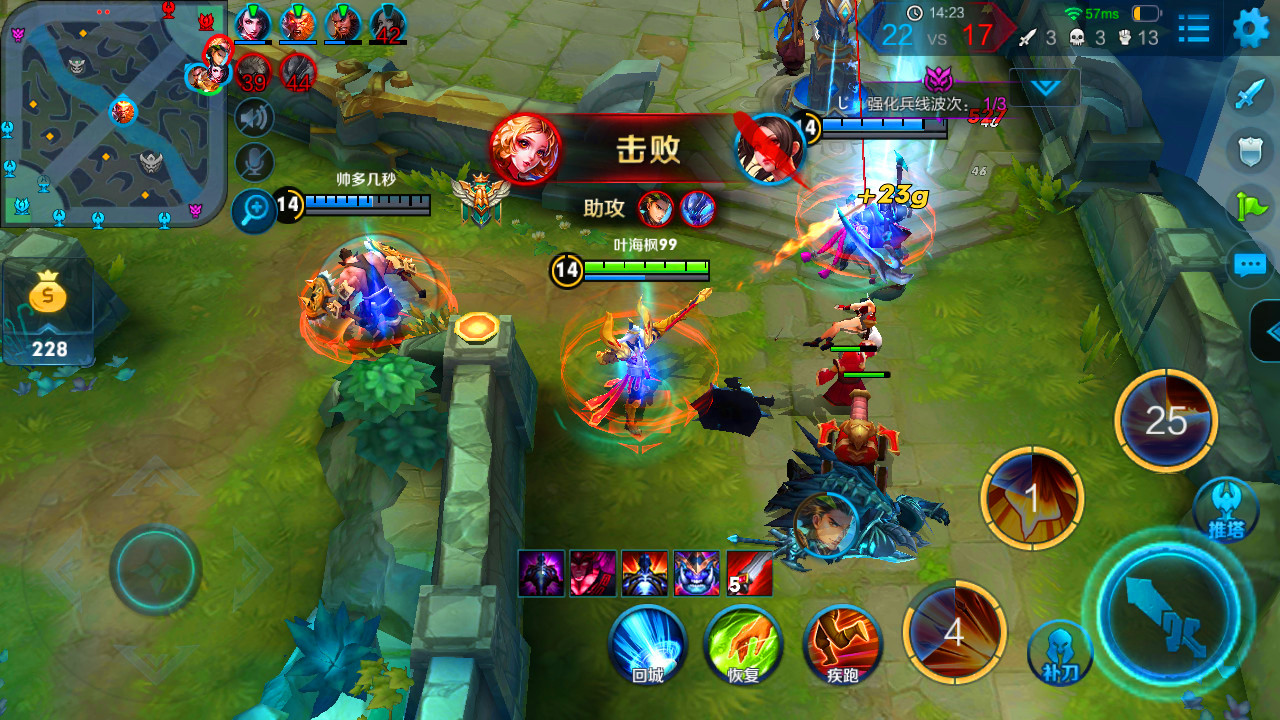Send the green flag rally signal

coord(1250,207)
